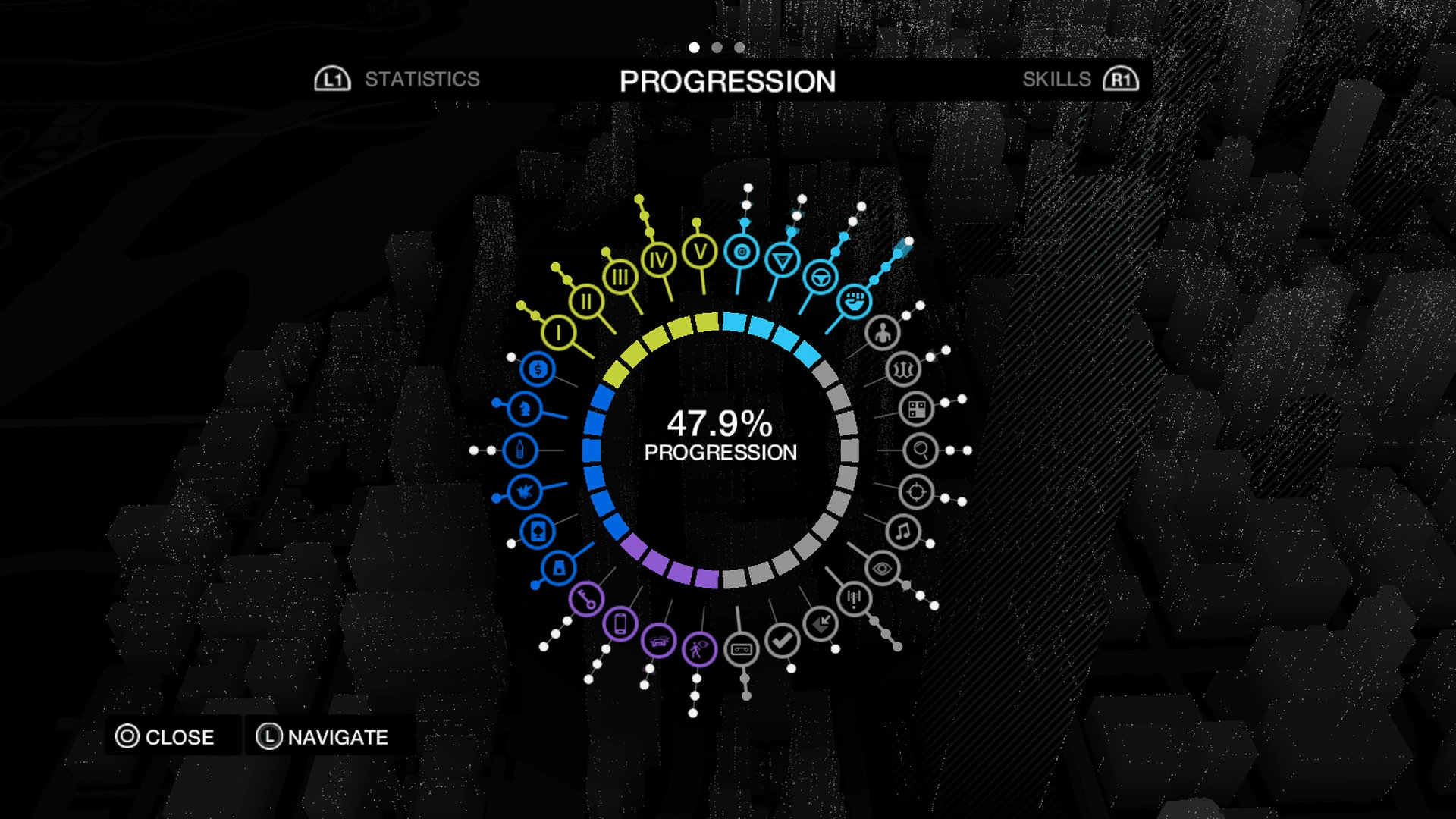This screenshot has height=819, width=1456.
Task: Select the Act V progression node
Action: [x=700, y=252]
